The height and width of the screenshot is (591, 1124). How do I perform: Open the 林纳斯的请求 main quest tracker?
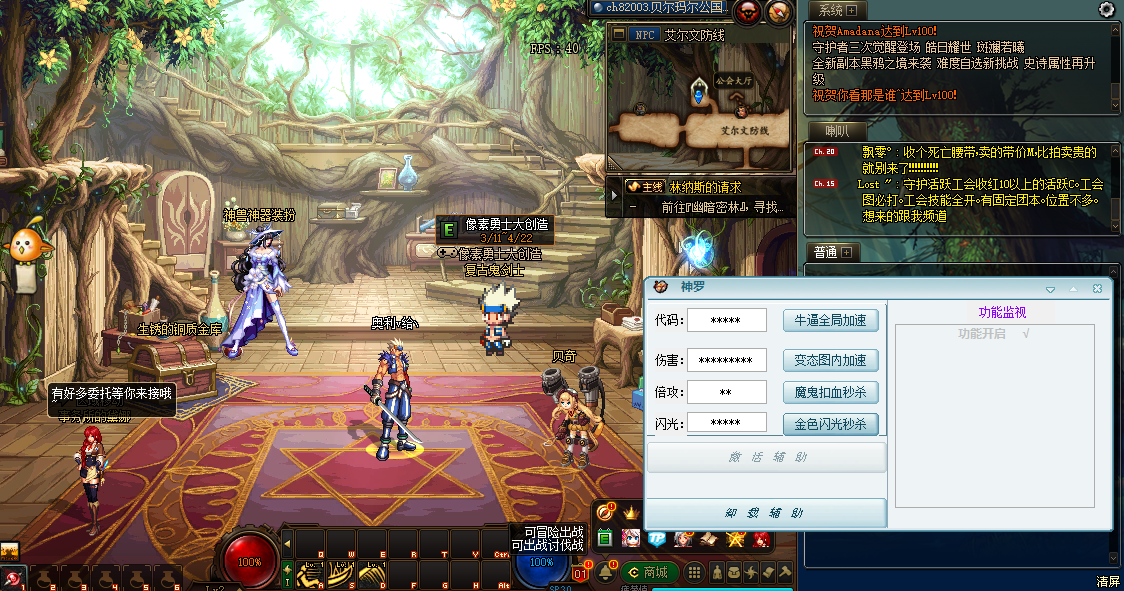(x=706, y=187)
